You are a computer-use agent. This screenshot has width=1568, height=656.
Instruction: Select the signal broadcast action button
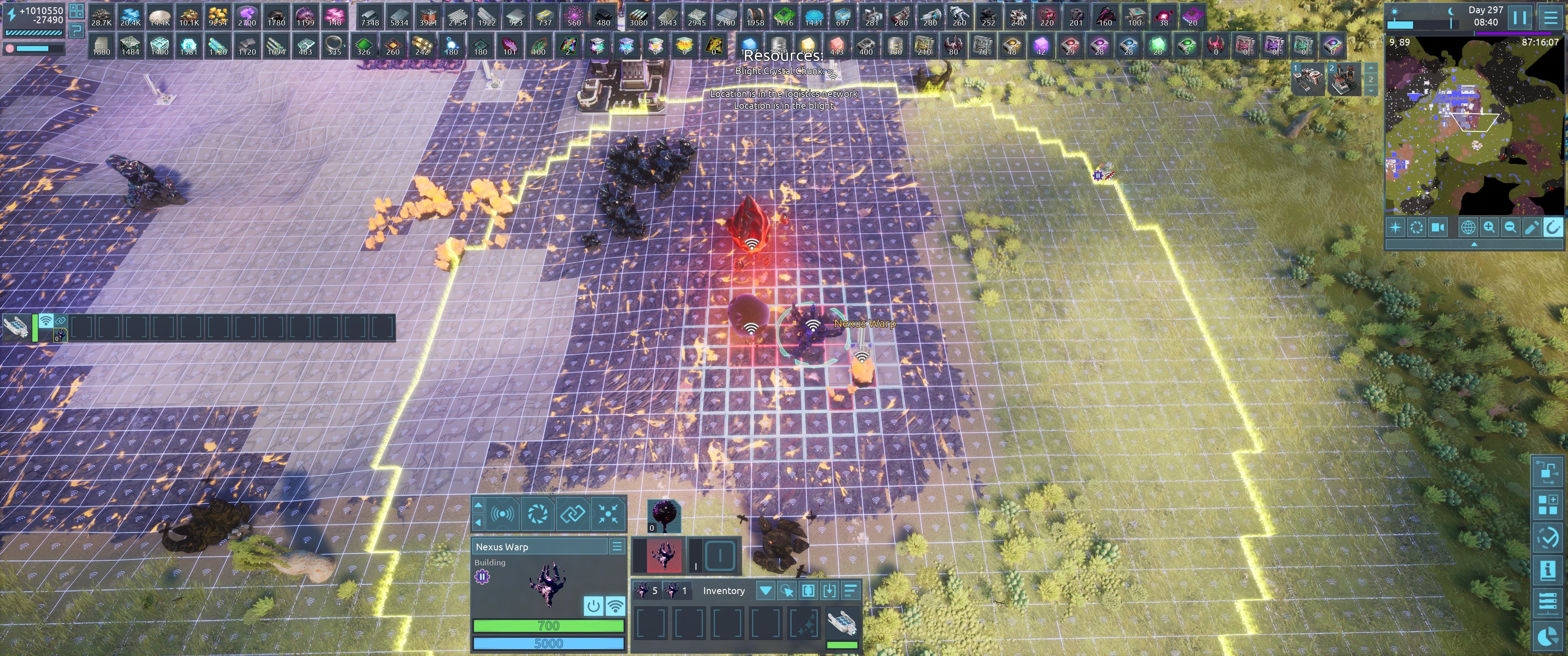pos(502,514)
